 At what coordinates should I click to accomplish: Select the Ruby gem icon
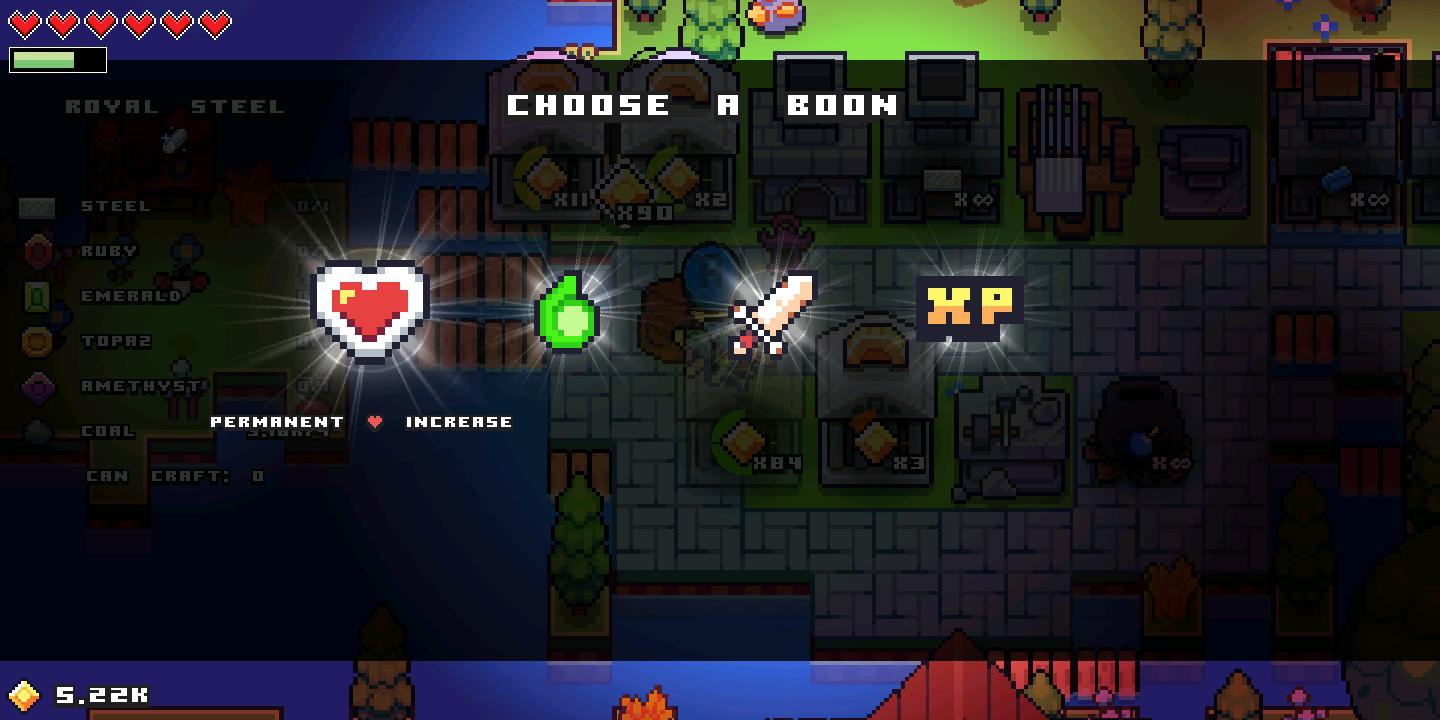pos(38,251)
